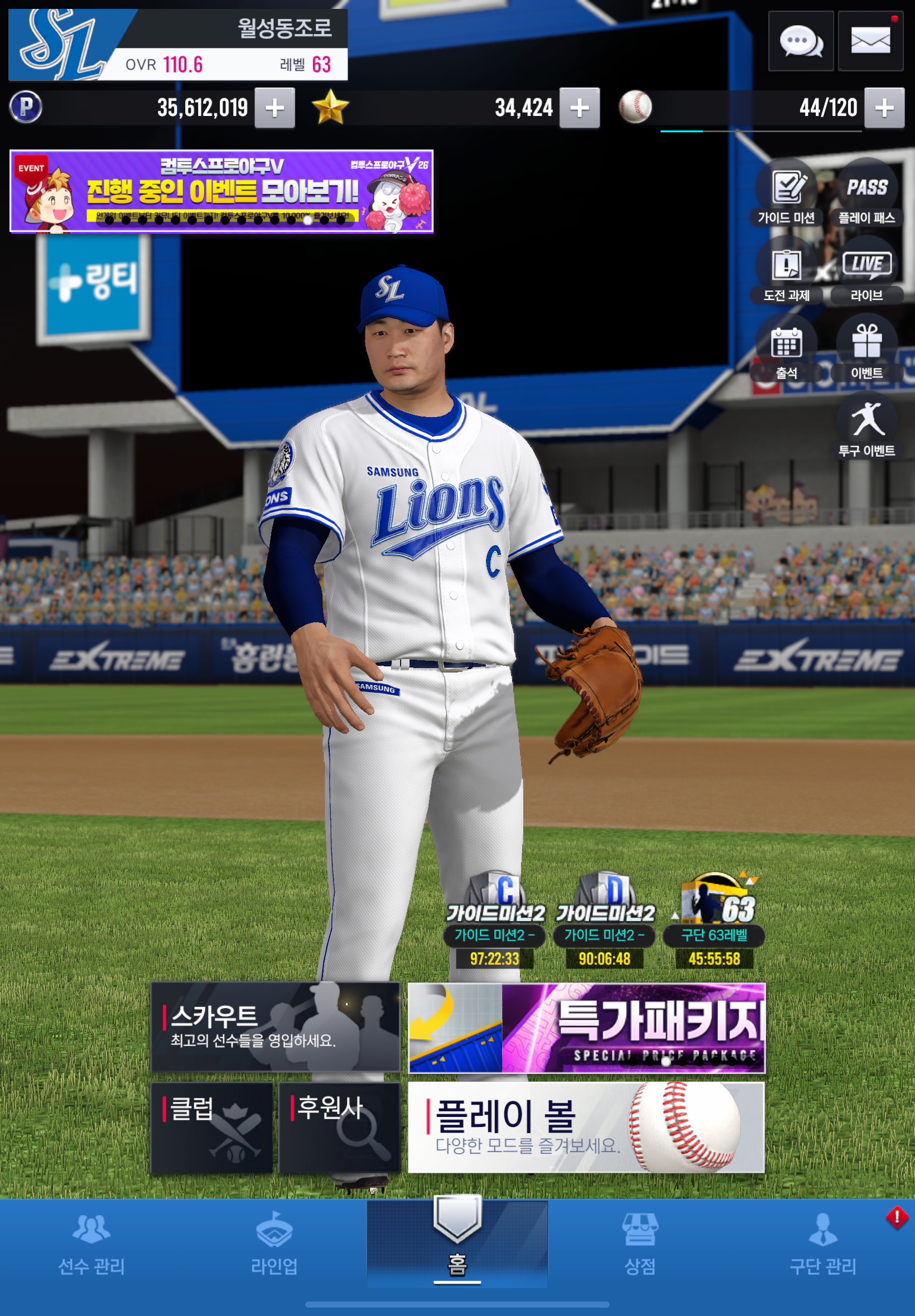Open 도전 과제 challenges
Image resolution: width=915 pixels, height=1316 pixels.
[x=786, y=271]
